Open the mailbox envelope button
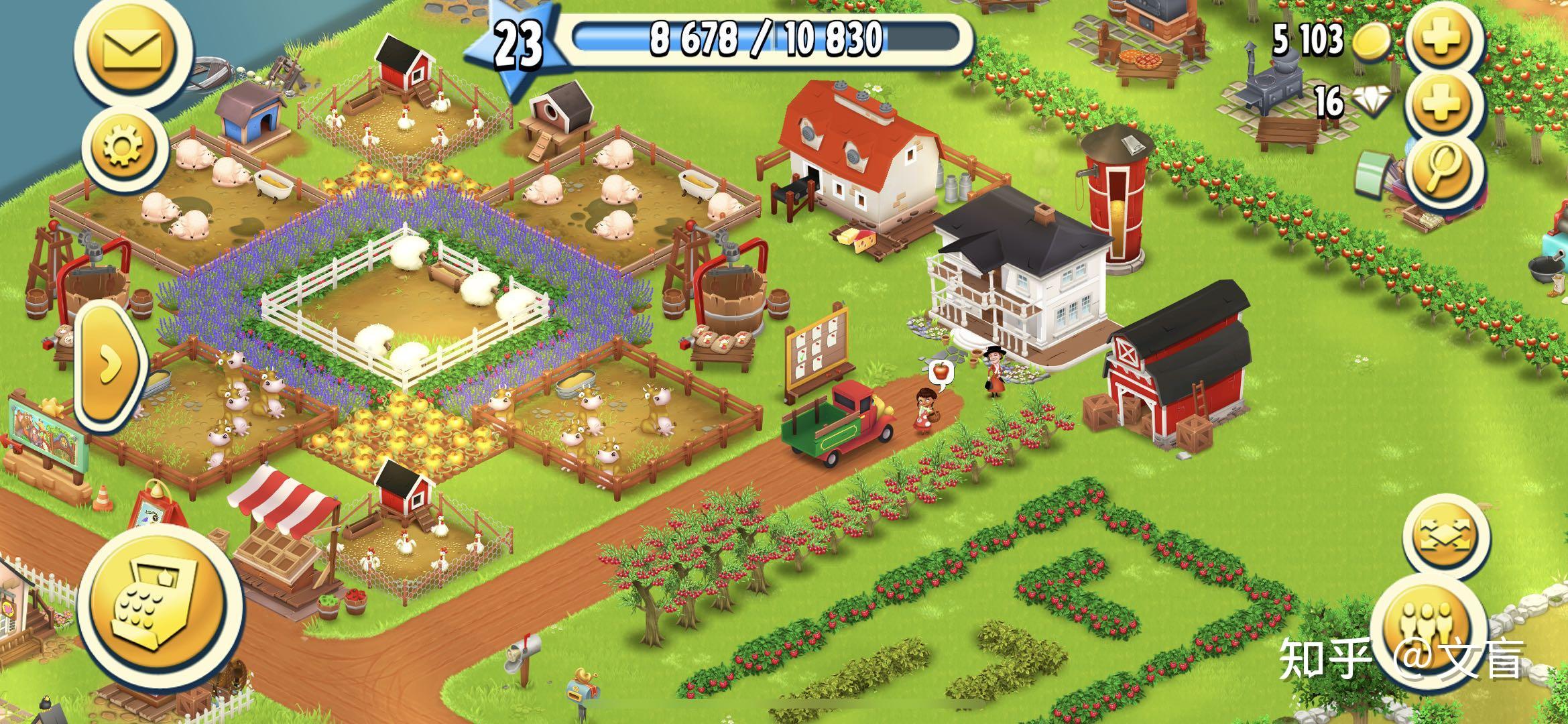Screen dimensions: 1568x724 [132, 48]
